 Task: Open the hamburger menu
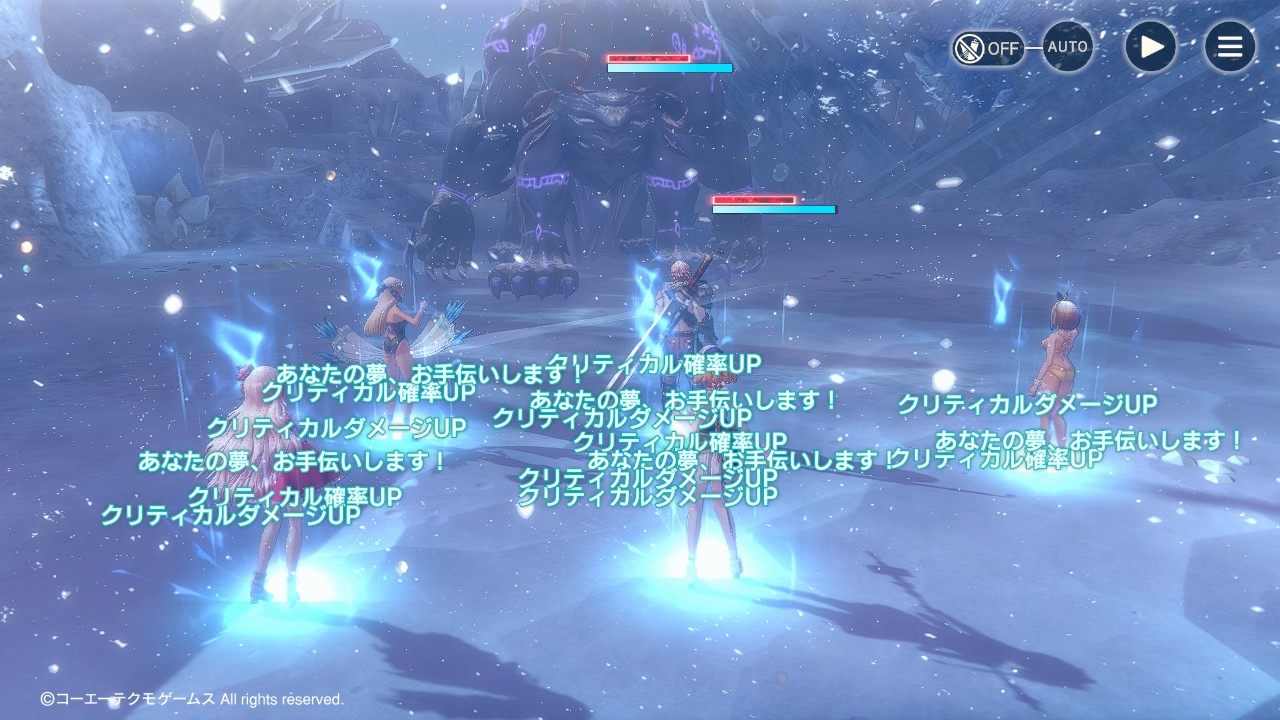click(1229, 47)
